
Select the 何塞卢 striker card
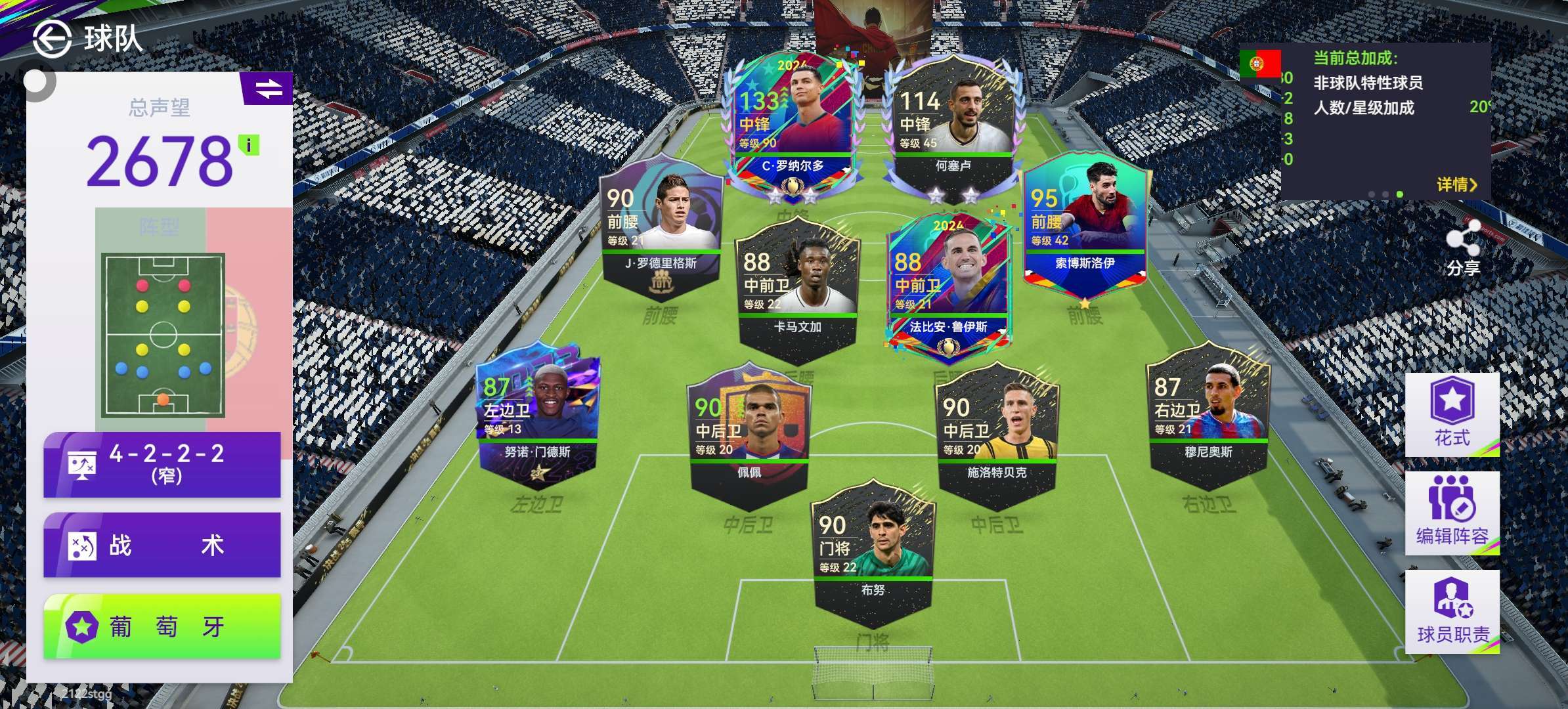952,125
